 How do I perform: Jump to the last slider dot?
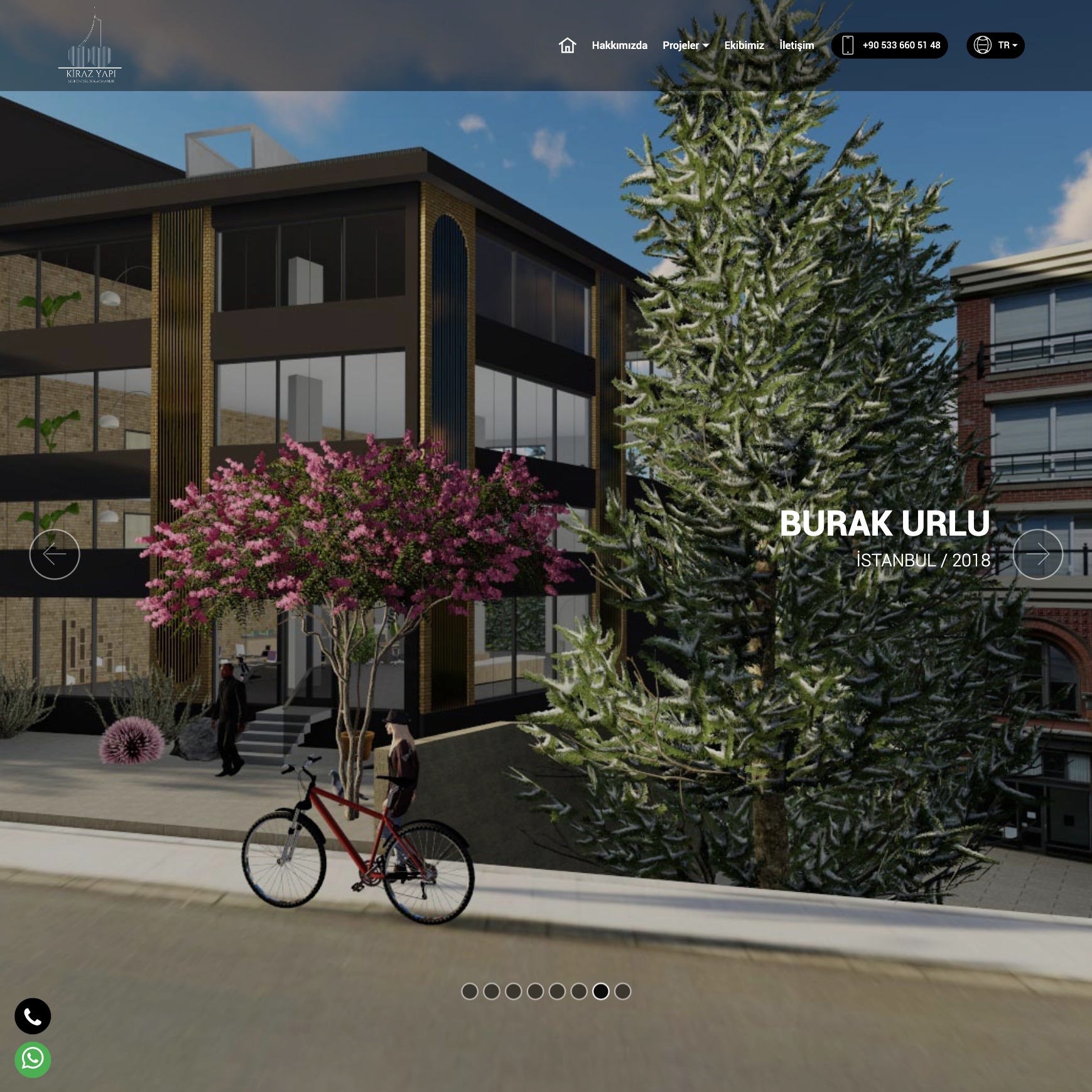(x=622, y=991)
